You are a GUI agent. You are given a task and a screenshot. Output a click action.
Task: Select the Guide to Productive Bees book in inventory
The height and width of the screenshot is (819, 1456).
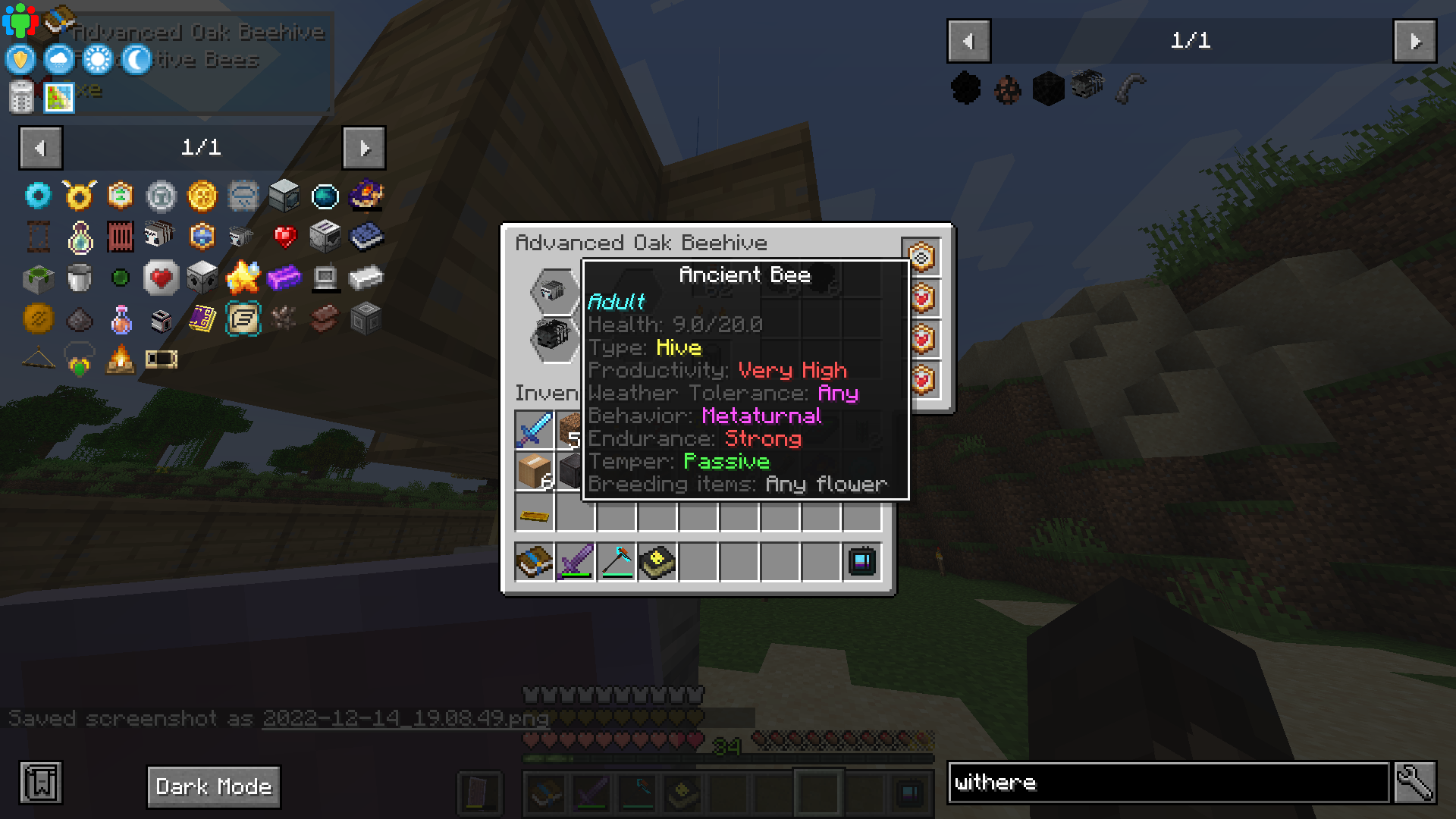pos(534,561)
